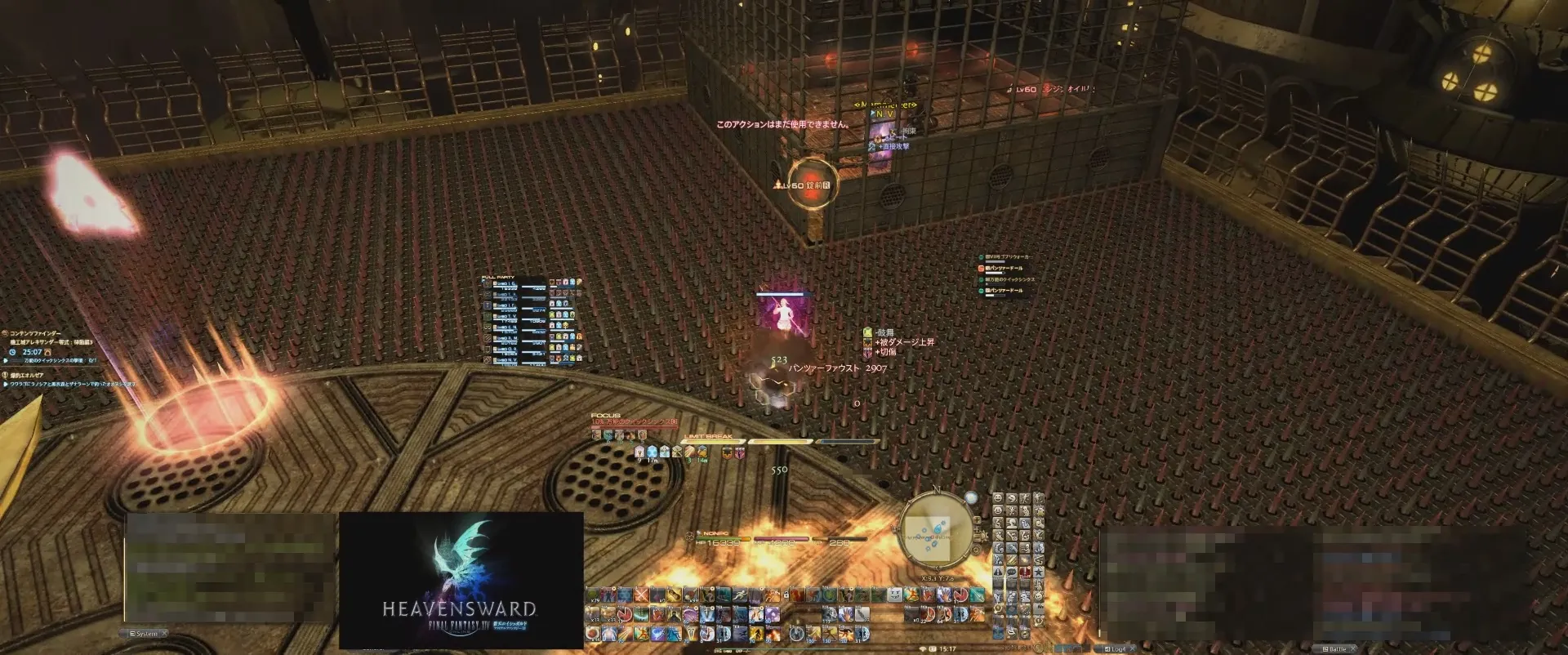The width and height of the screenshot is (1568, 655).
Task: Switch to the System chat tab
Action: [x=147, y=634]
